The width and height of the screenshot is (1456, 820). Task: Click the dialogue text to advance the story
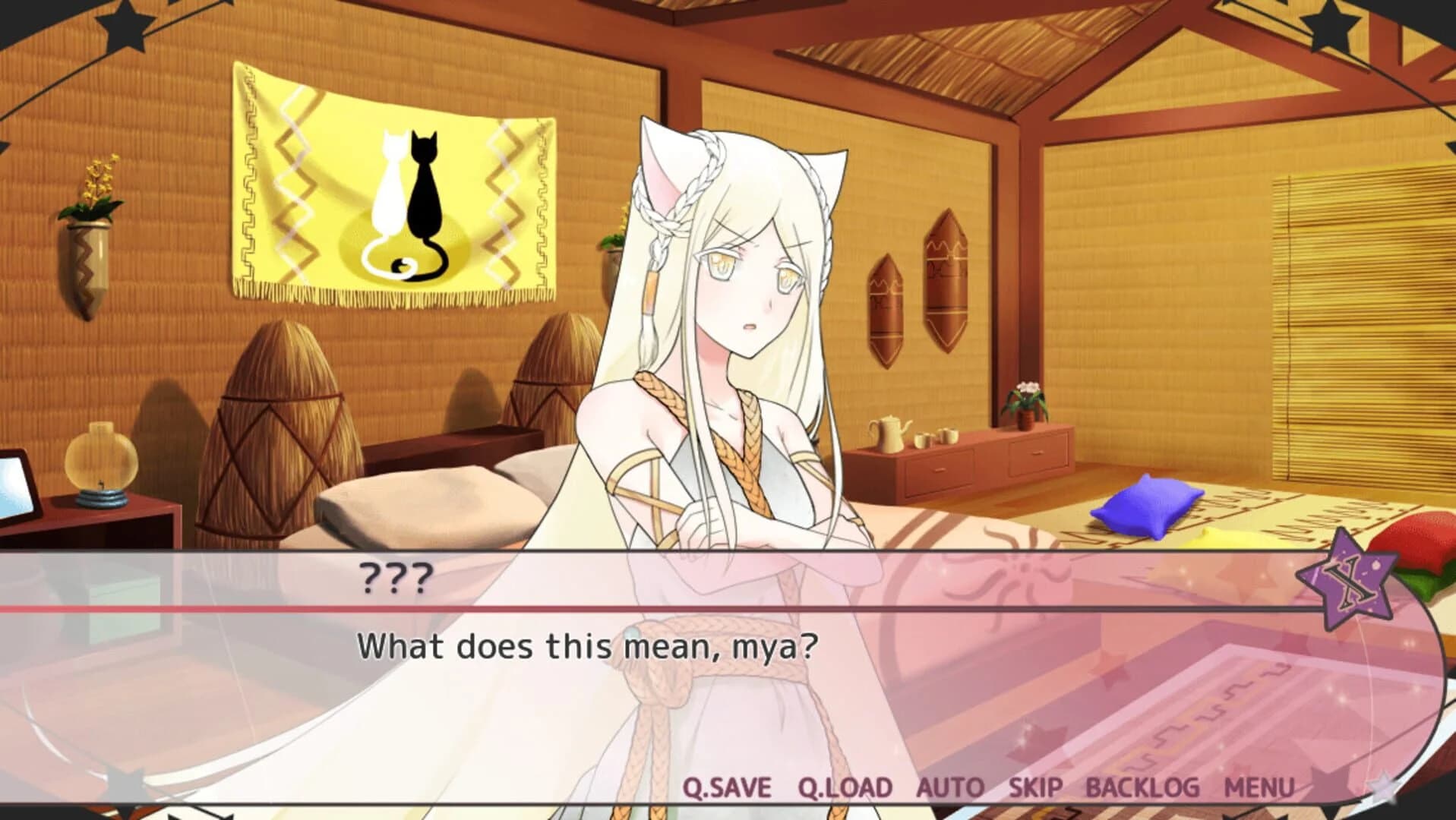click(589, 645)
